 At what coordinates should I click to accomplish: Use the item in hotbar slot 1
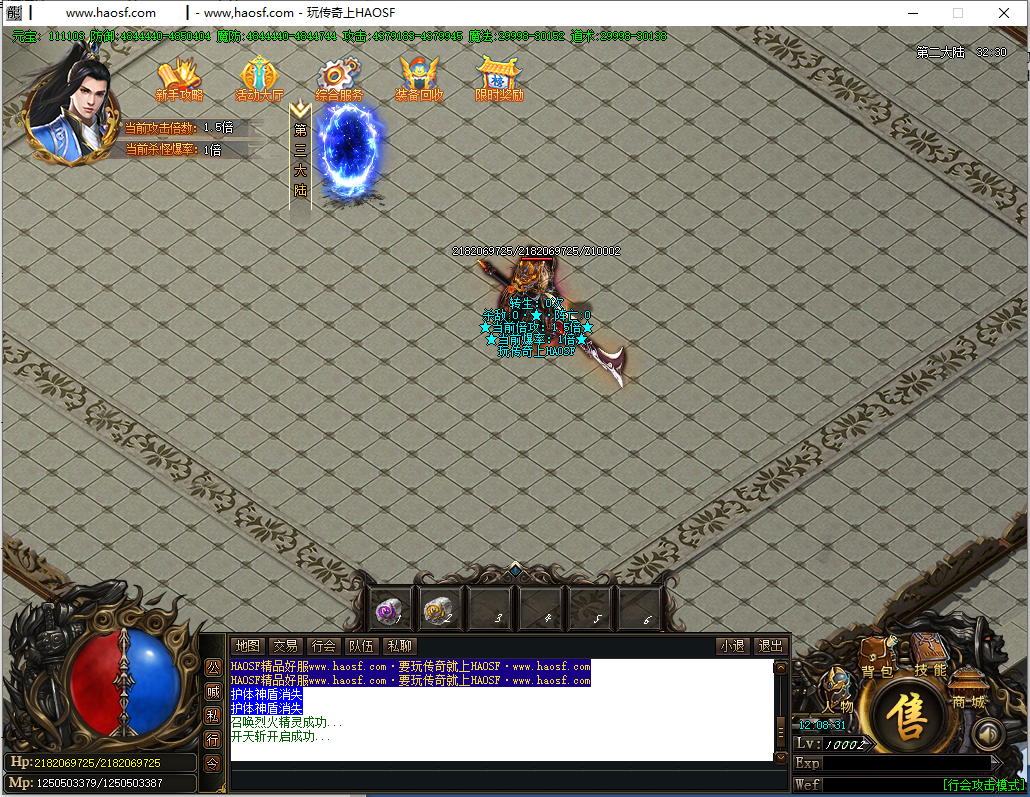(388, 609)
